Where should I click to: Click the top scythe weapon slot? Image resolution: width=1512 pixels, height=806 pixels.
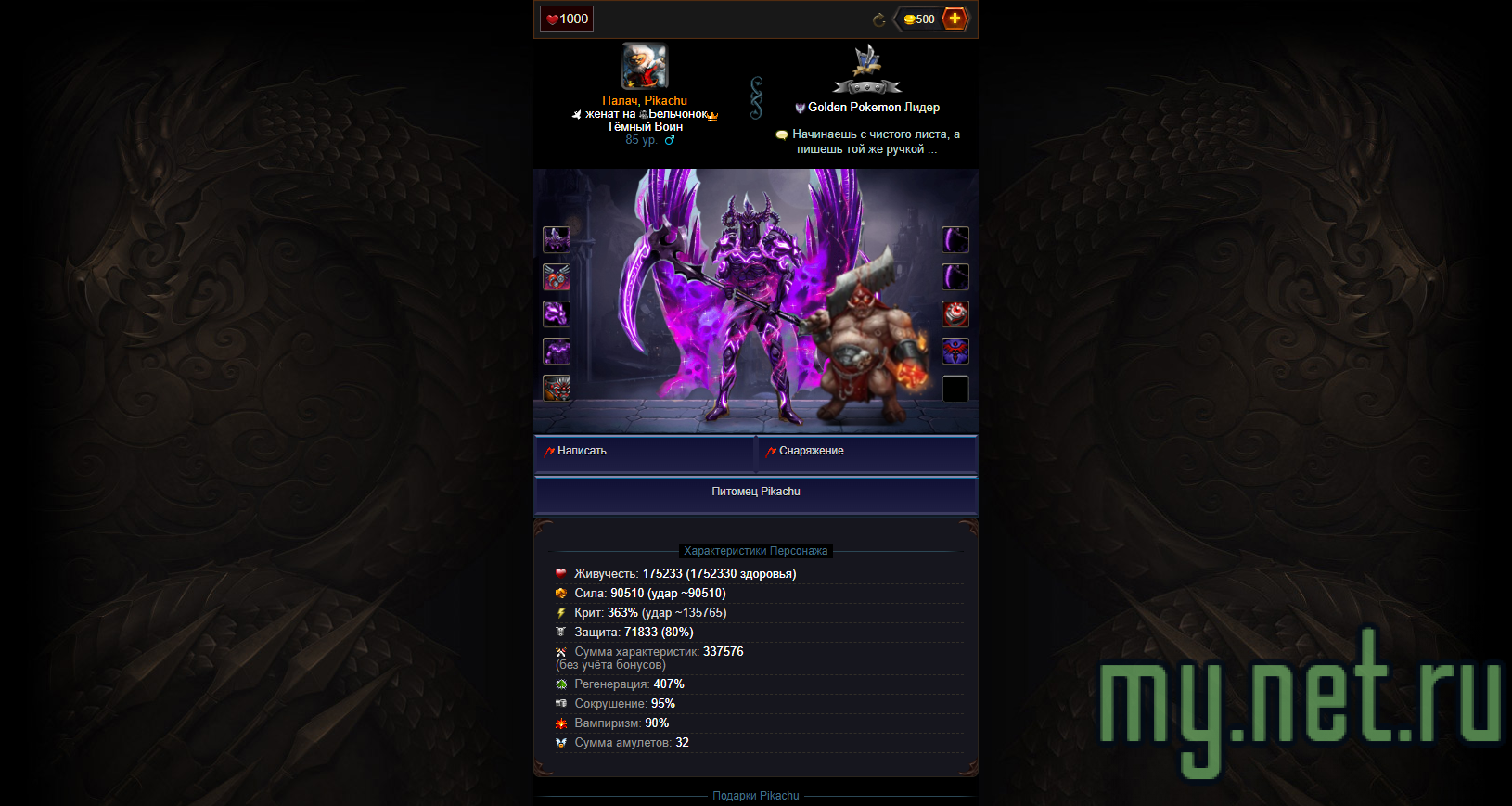coord(955,239)
